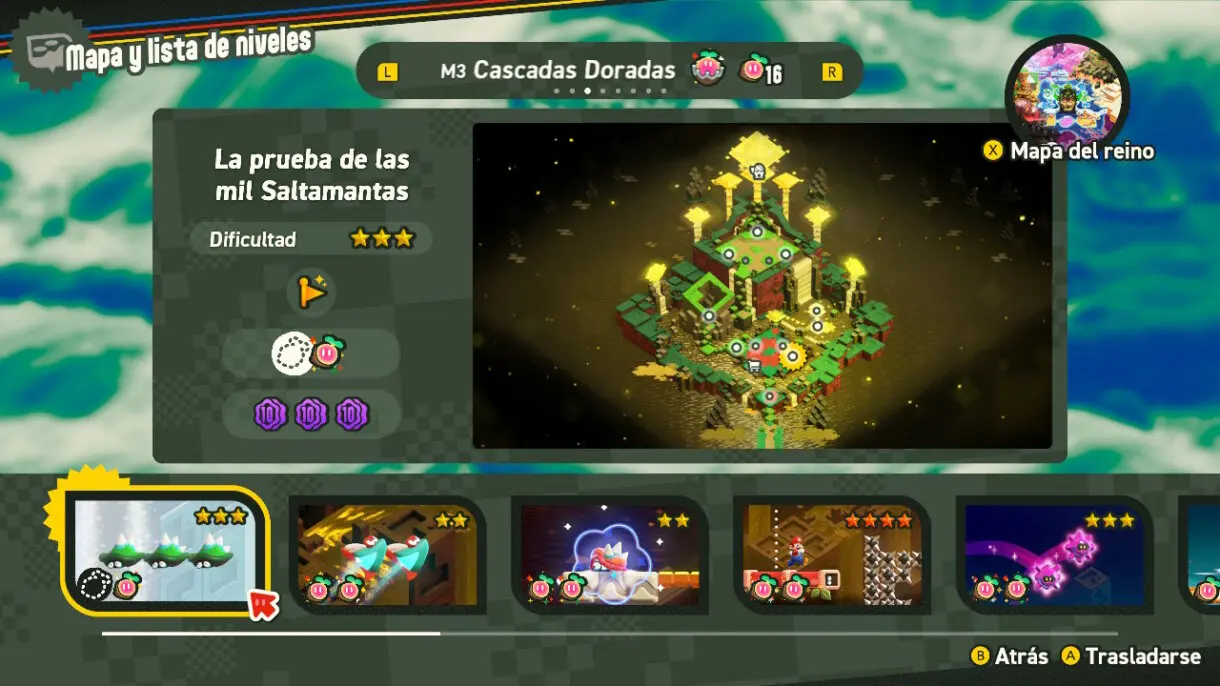
Task: Click the large world map preview
Action: click(x=762, y=286)
